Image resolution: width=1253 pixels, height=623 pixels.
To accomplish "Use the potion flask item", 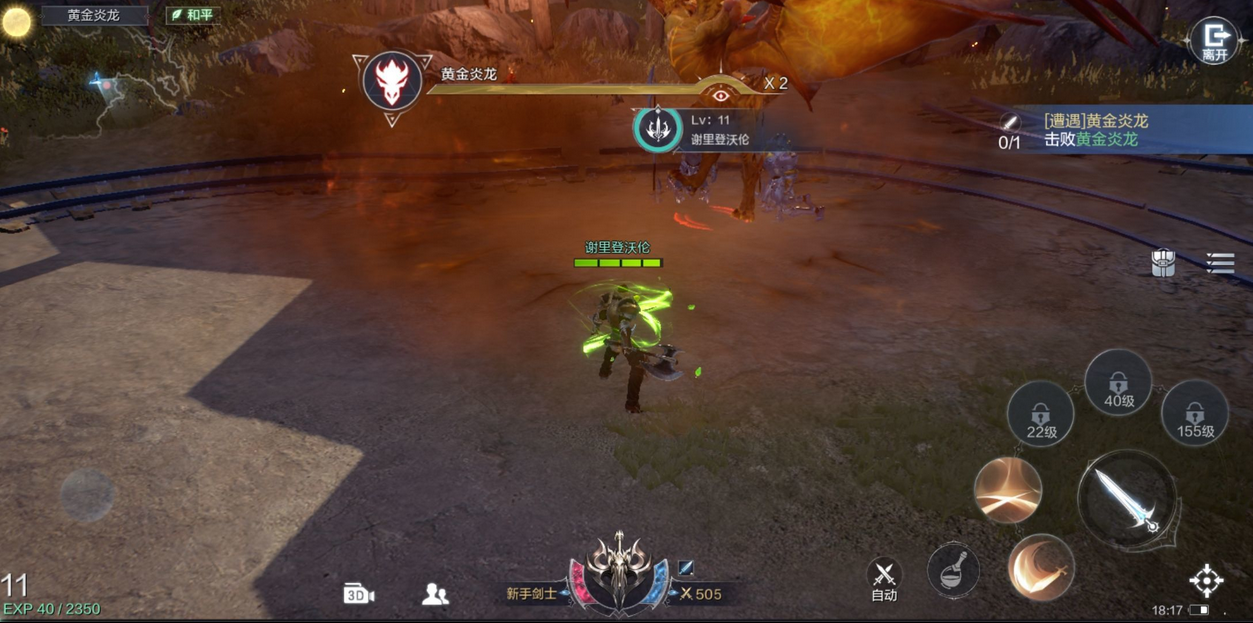I will [953, 571].
